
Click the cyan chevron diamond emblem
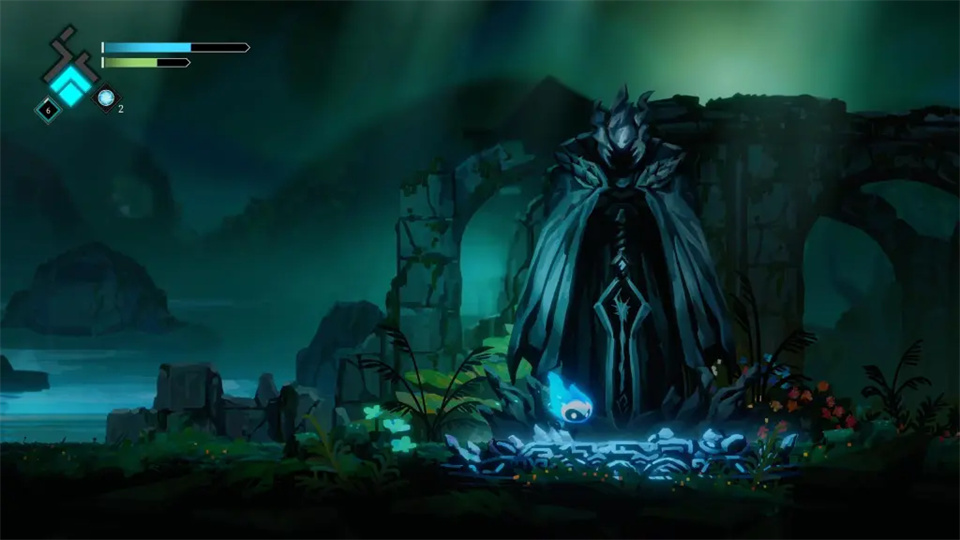click(x=70, y=83)
